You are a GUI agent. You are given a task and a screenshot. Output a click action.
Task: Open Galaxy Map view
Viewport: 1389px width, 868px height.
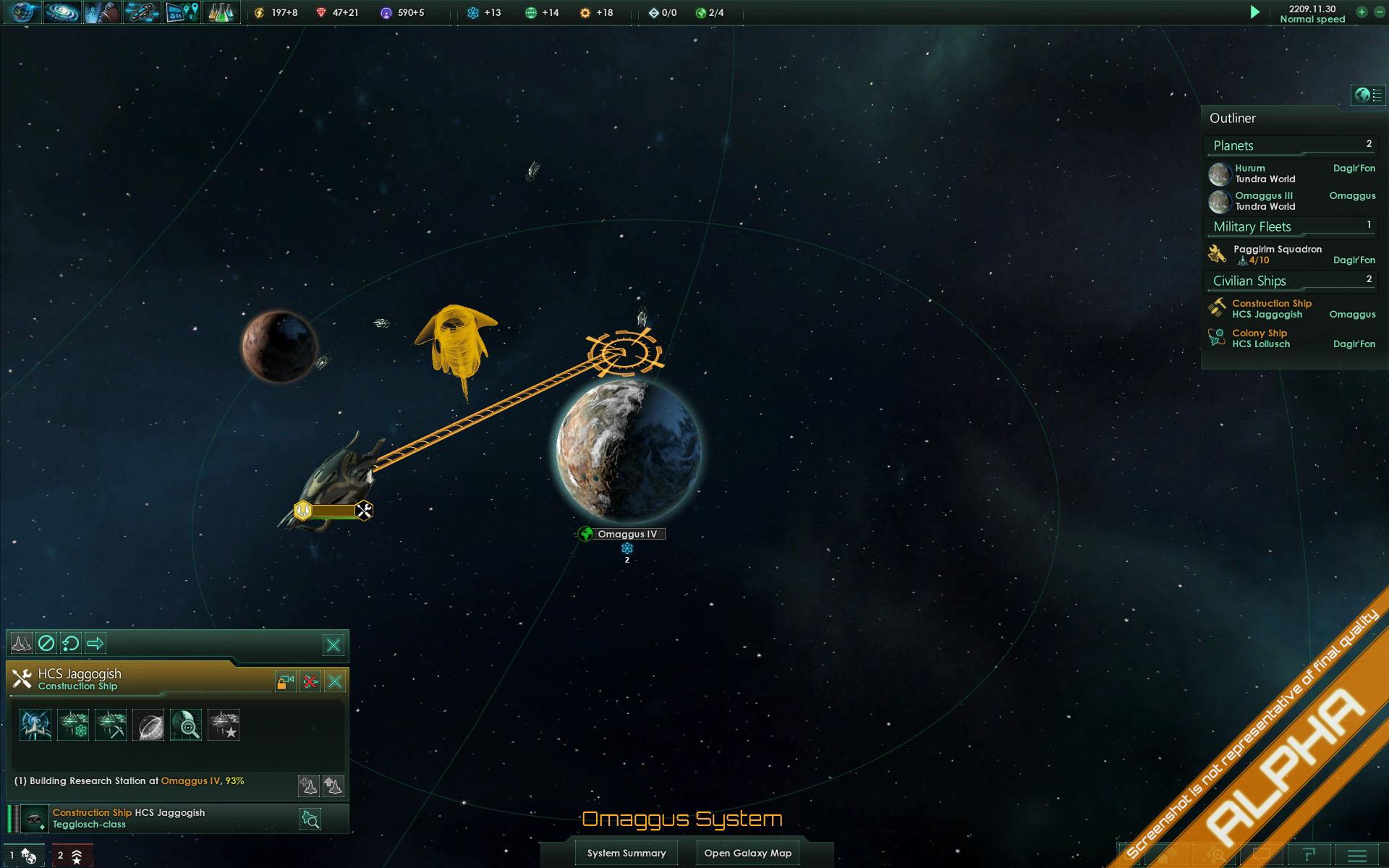[x=747, y=853]
